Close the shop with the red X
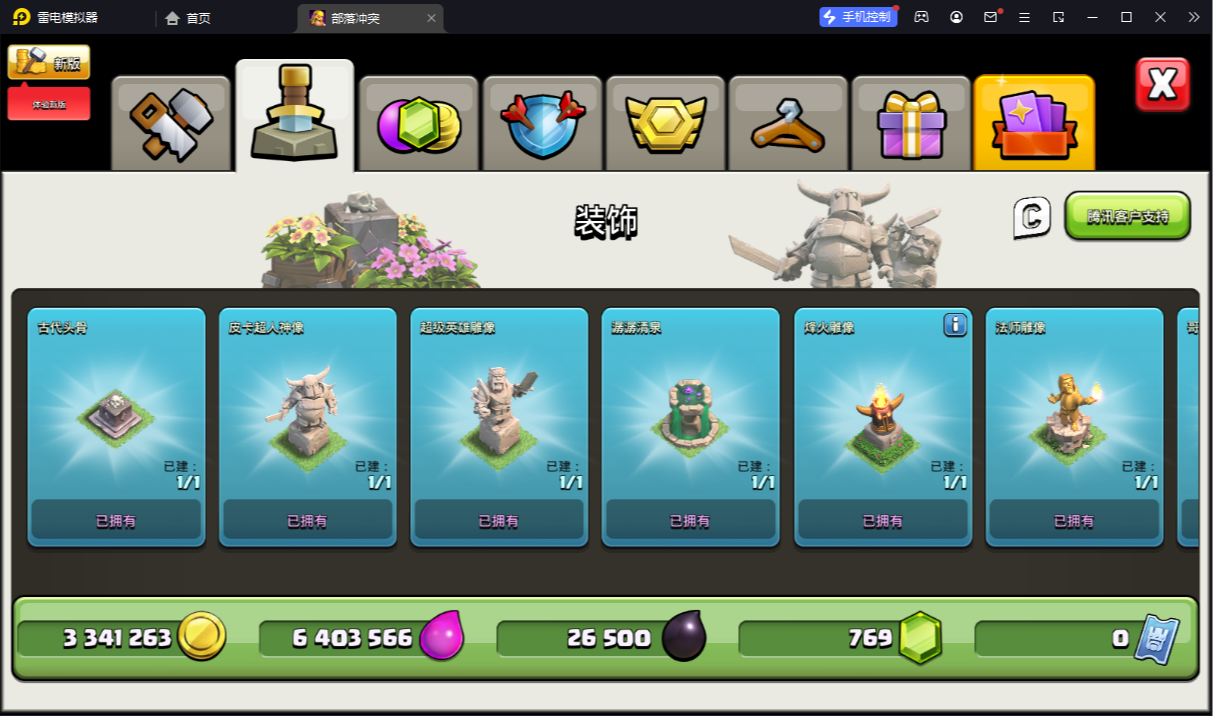1213x716 pixels. click(x=1162, y=84)
